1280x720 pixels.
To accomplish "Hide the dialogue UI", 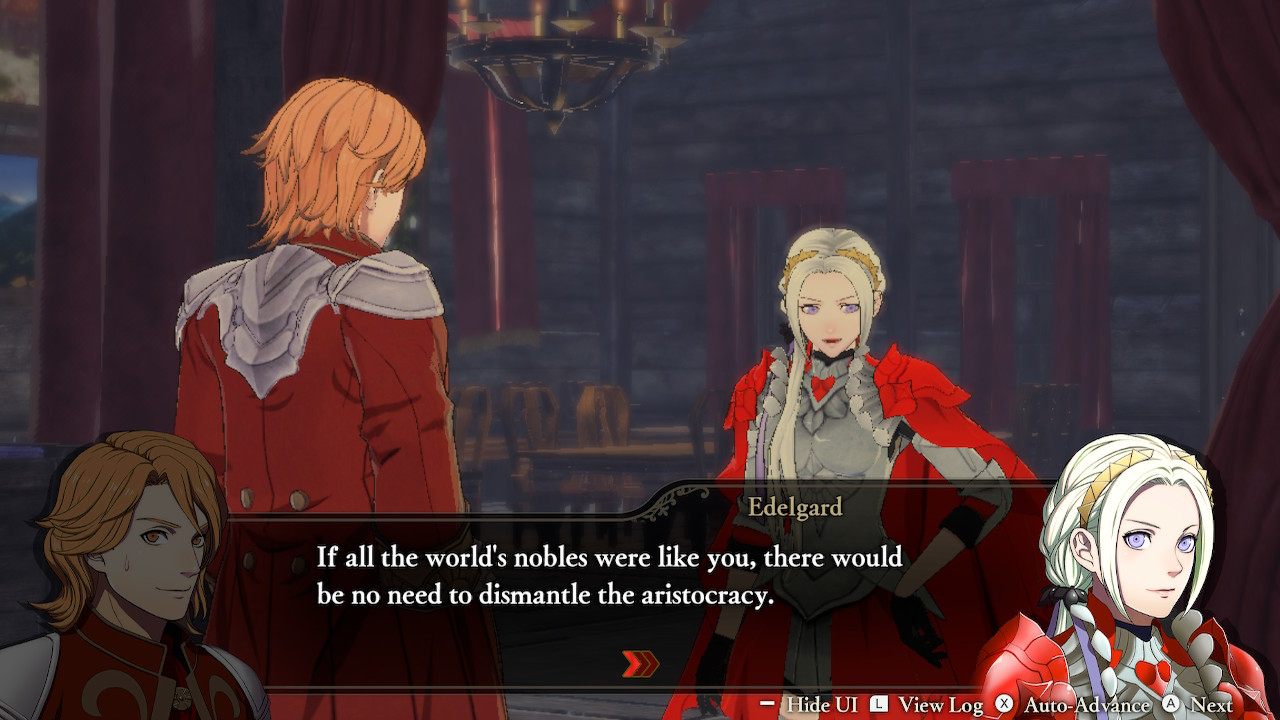I will coord(809,705).
